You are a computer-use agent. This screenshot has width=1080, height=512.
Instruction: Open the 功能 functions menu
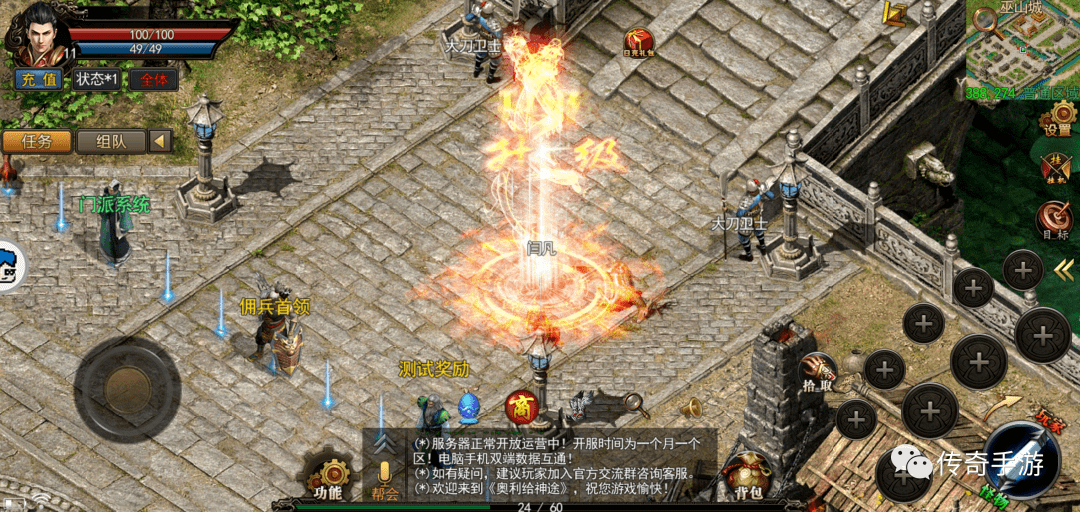tap(328, 477)
